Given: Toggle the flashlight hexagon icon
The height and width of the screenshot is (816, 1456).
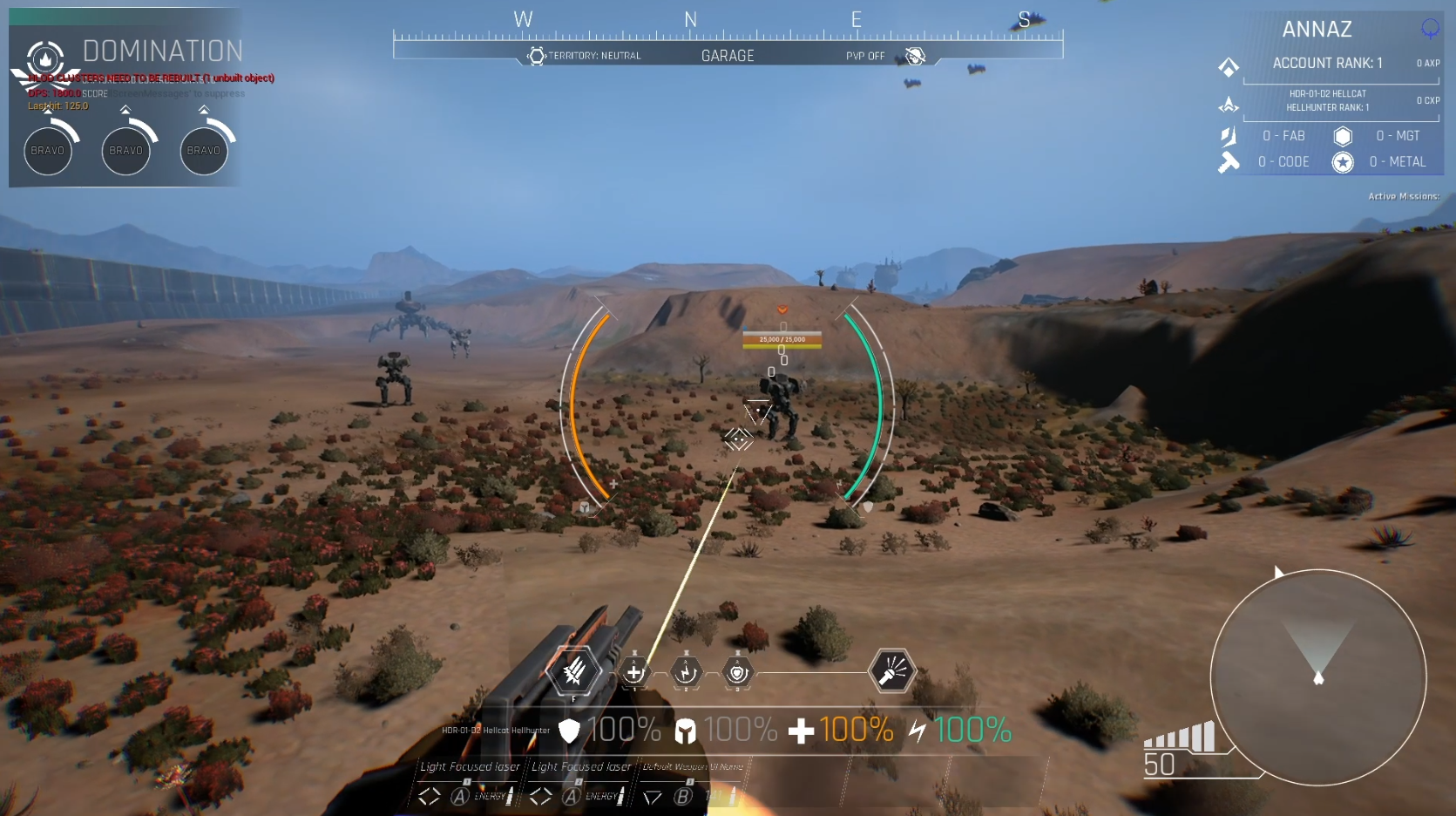Looking at the screenshot, I should pyautogui.click(x=892, y=671).
